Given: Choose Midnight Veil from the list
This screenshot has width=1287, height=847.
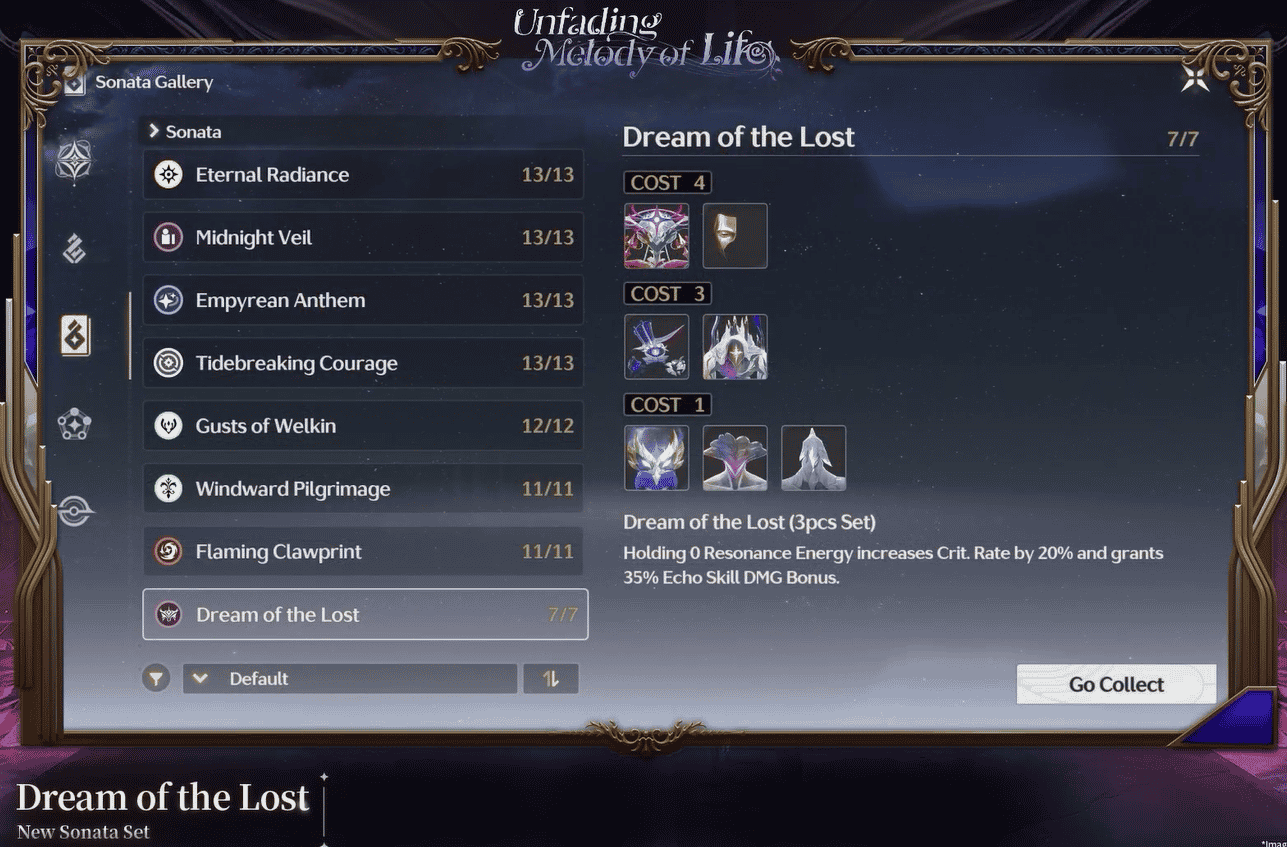Looking at the screenshot, I should 363,238.
